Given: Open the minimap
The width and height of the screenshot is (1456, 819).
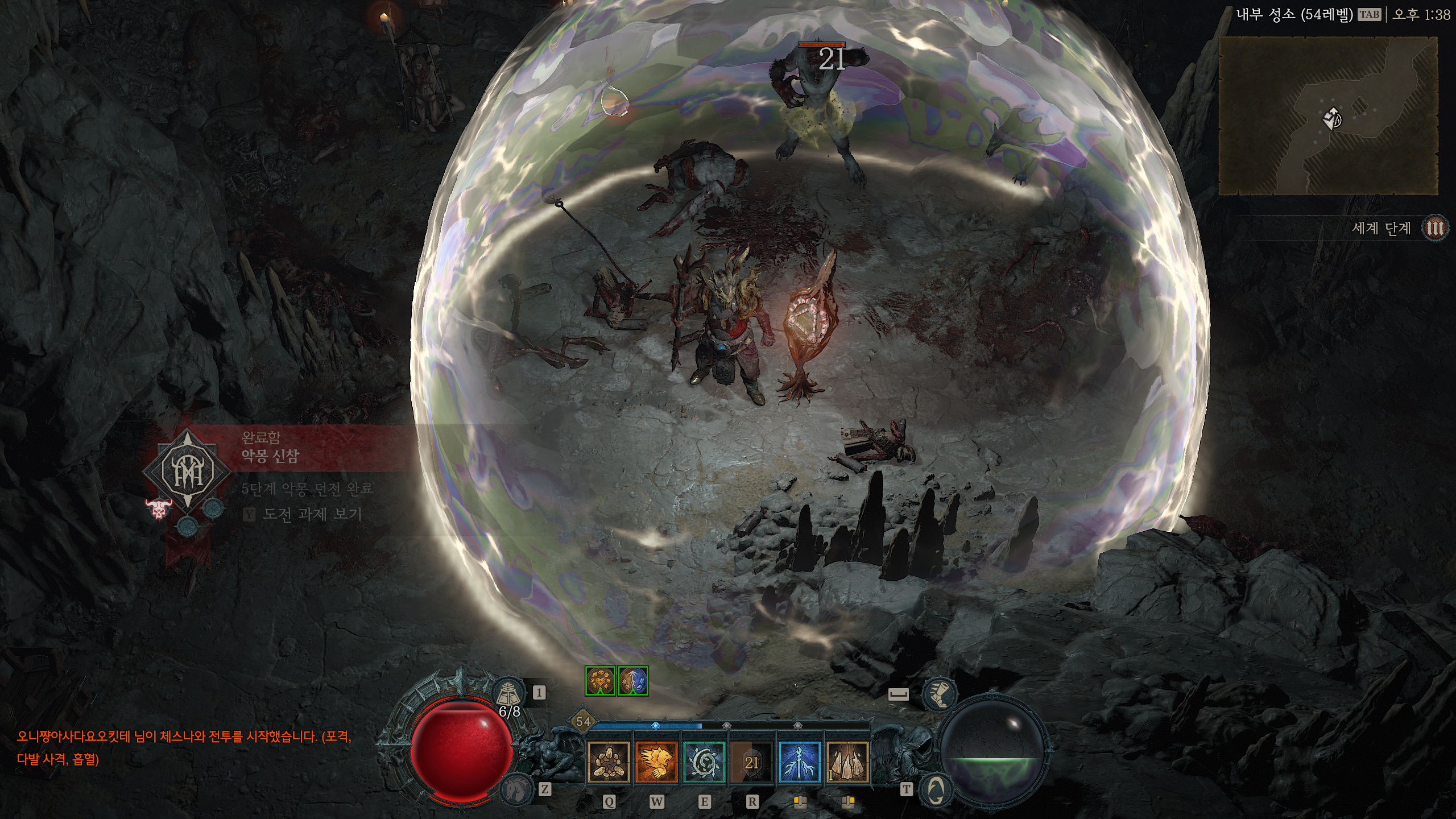Looking at the screenshot, I should click(x=1328, y=117).
